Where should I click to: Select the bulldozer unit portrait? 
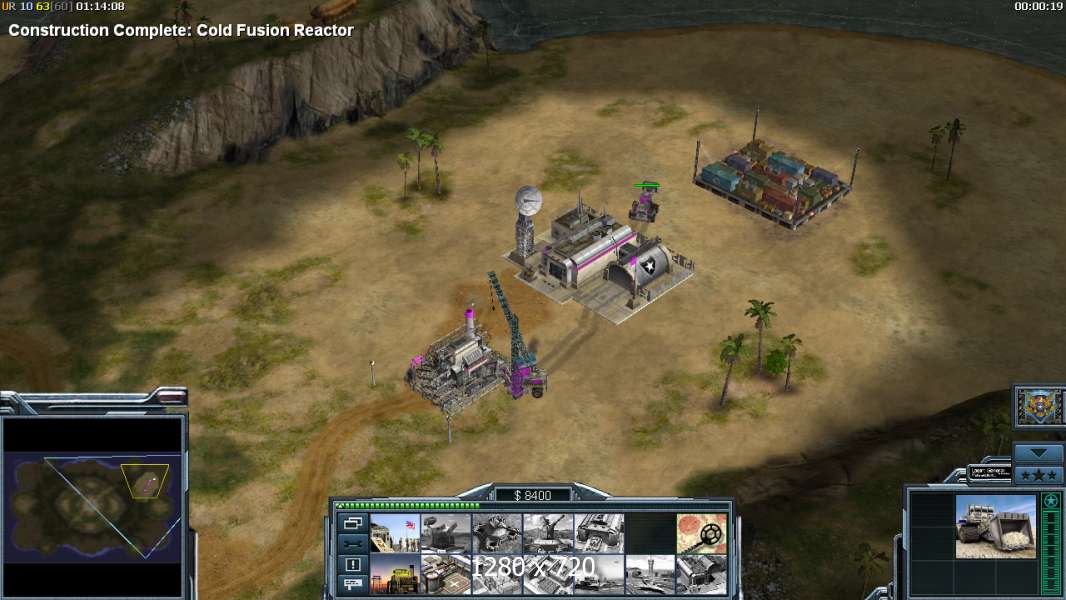click(x=994, y=526)
